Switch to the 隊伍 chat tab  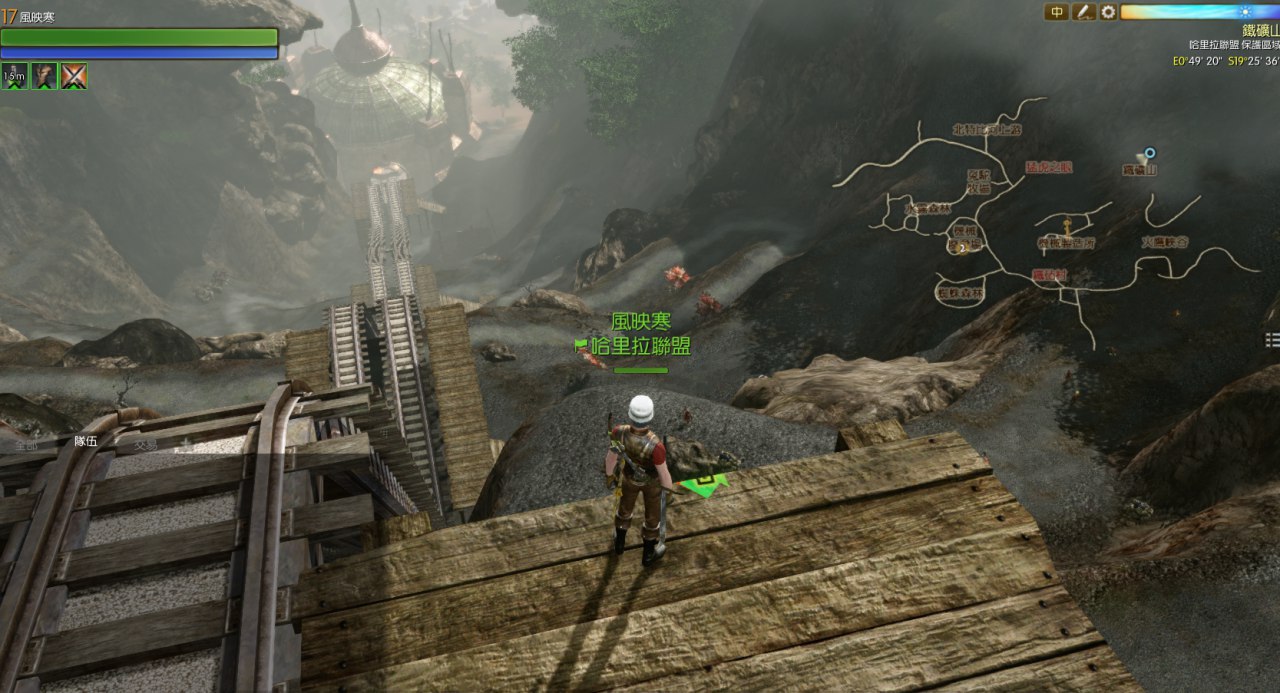coord(86,441)
